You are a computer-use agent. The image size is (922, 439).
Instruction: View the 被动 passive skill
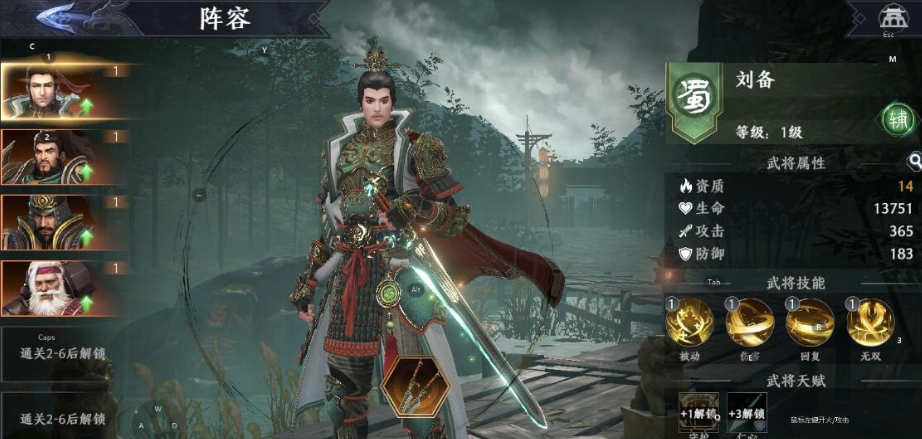(x=690, y=323)
